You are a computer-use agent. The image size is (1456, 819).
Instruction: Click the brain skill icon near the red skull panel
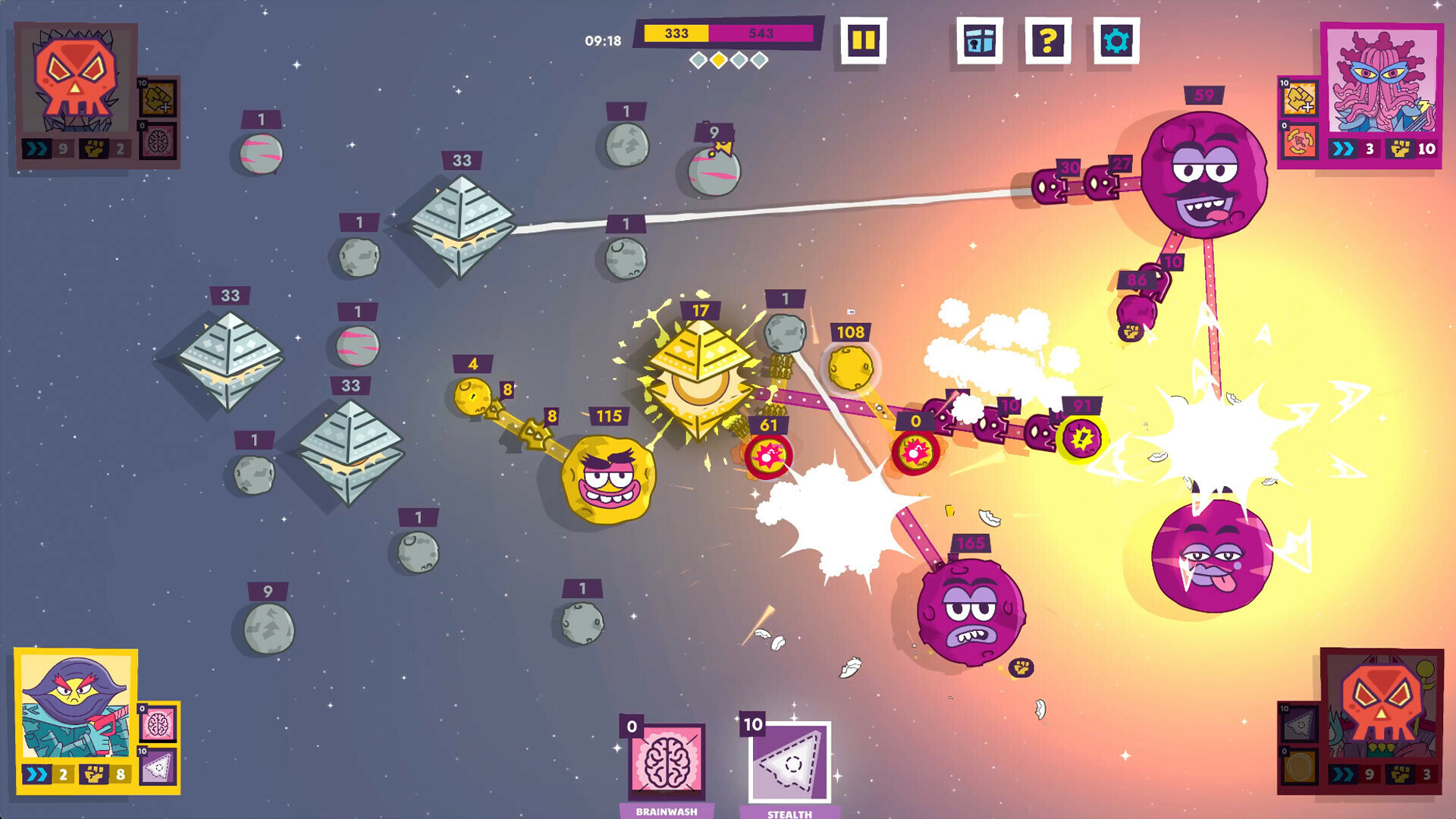point(158,141)
